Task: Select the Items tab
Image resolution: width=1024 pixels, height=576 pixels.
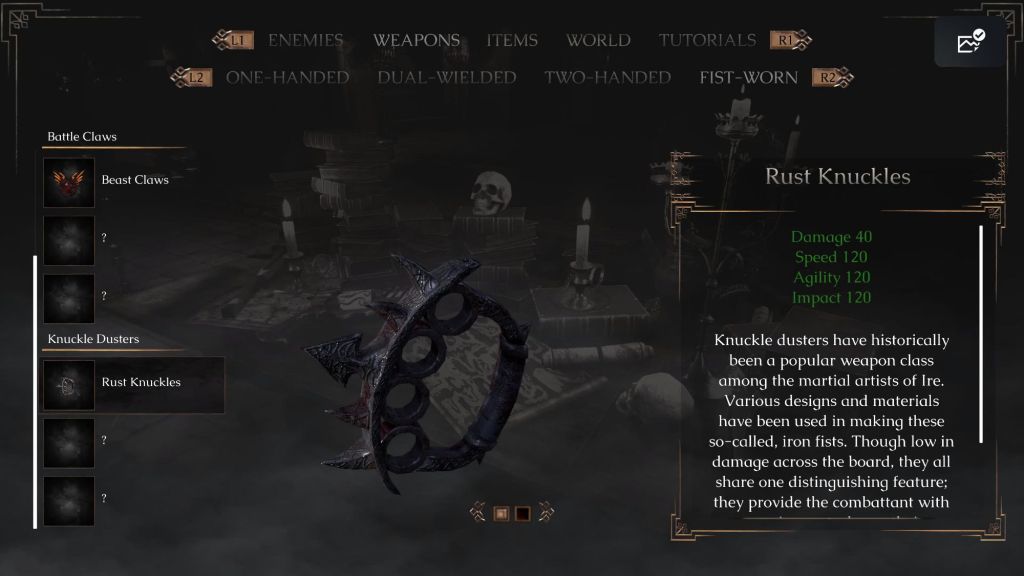Action: coord(512,40)
